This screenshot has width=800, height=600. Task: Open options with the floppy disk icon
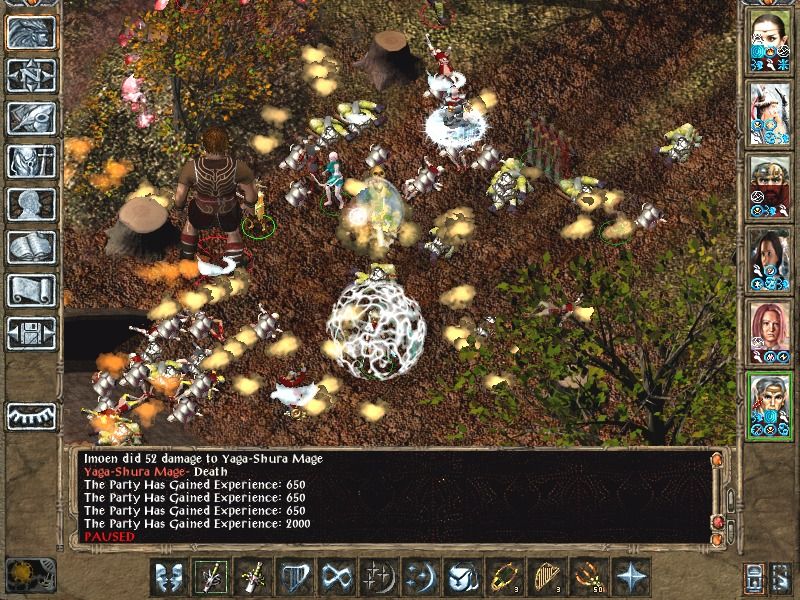[30, 333]
